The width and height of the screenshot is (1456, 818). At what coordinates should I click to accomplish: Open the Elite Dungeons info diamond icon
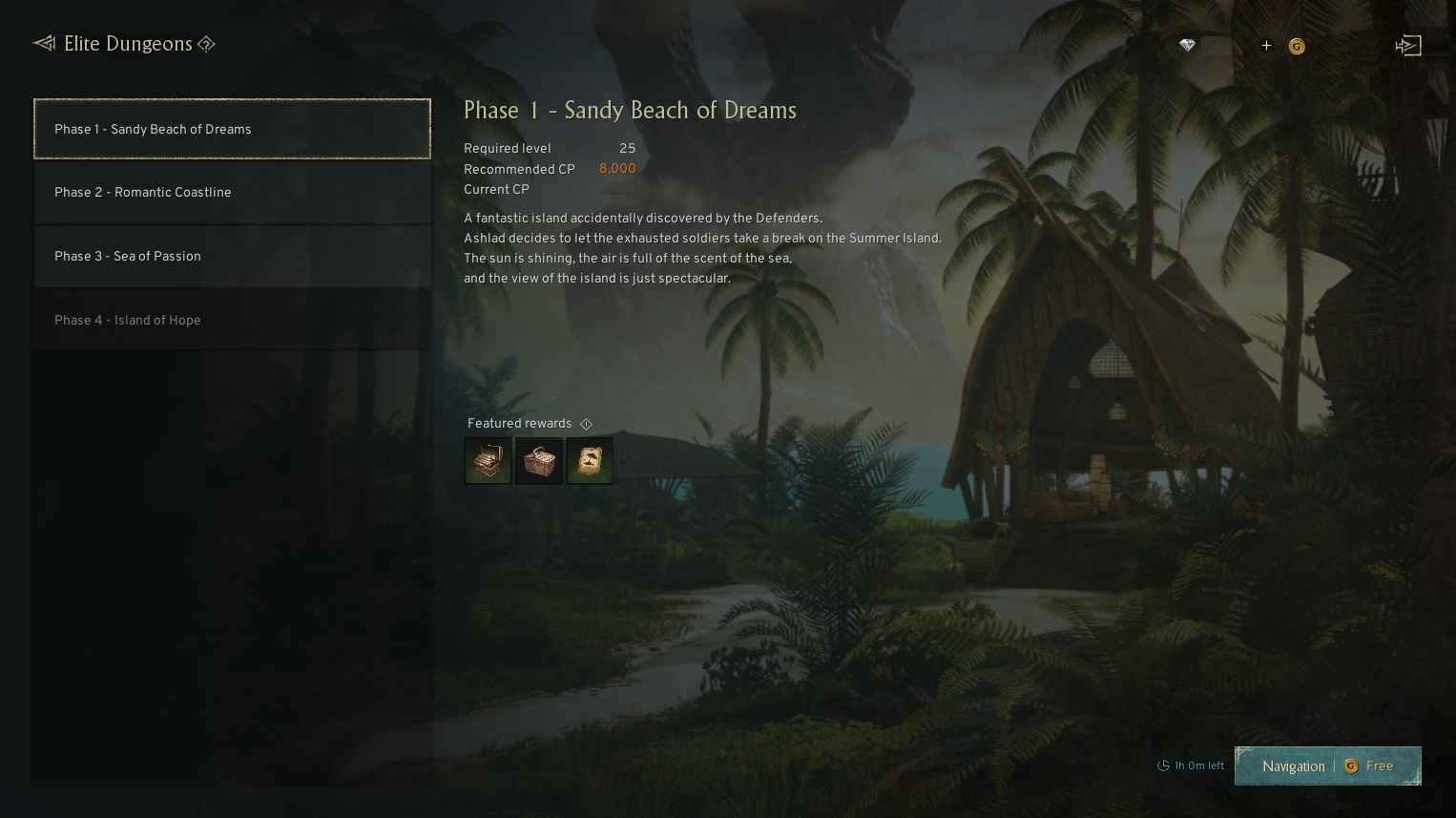tap(206, 44)
